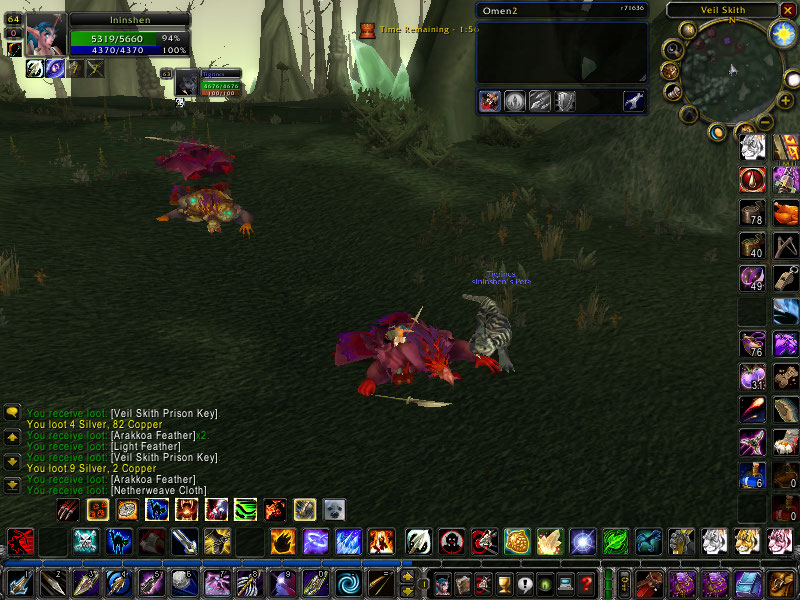Use the green leaf ability icon
The height and width of the screenshot is (600, 800).
pyautogui.click(x=616, y=542)
